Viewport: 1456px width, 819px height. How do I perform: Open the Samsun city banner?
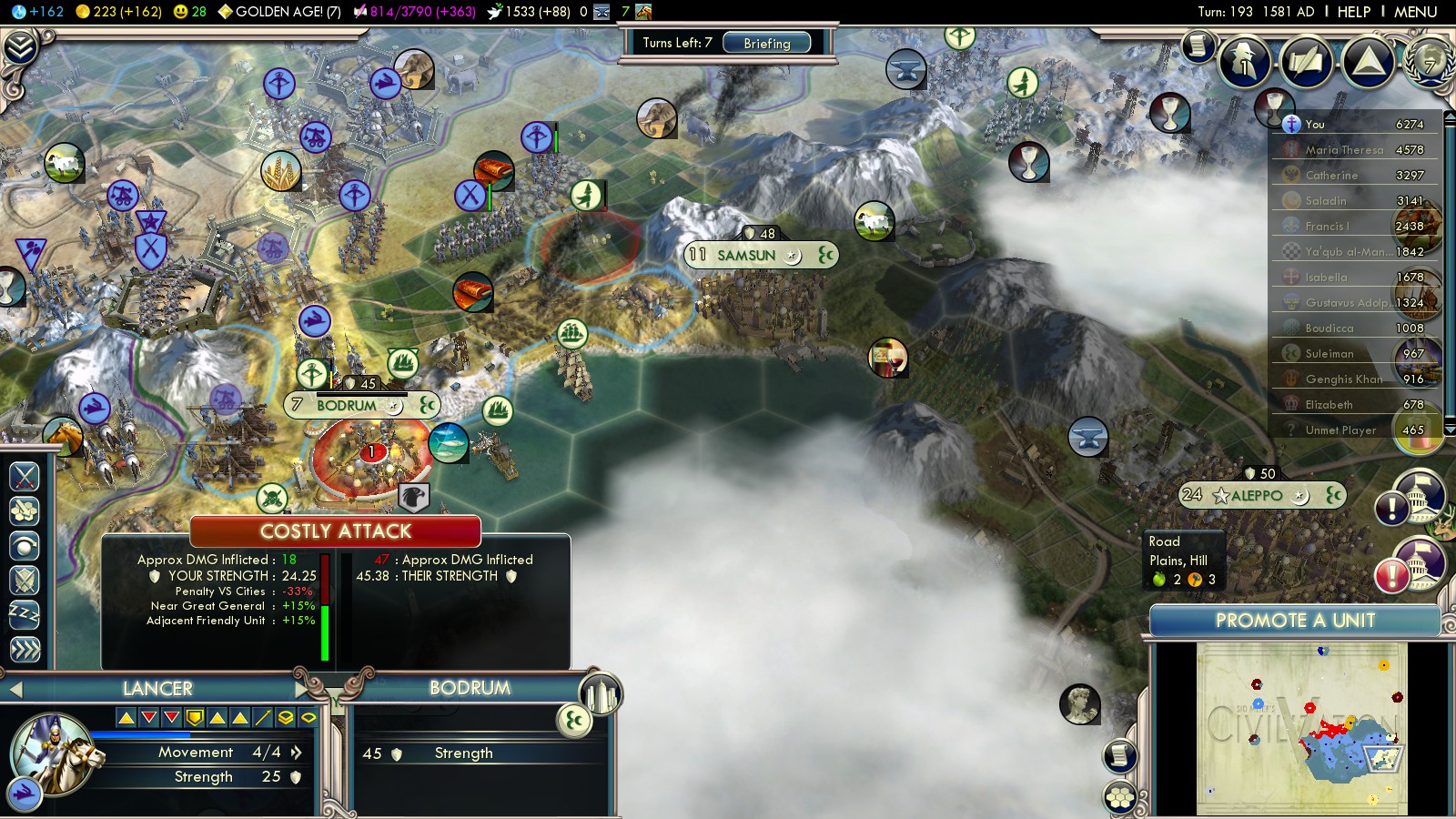coord(746,255)
